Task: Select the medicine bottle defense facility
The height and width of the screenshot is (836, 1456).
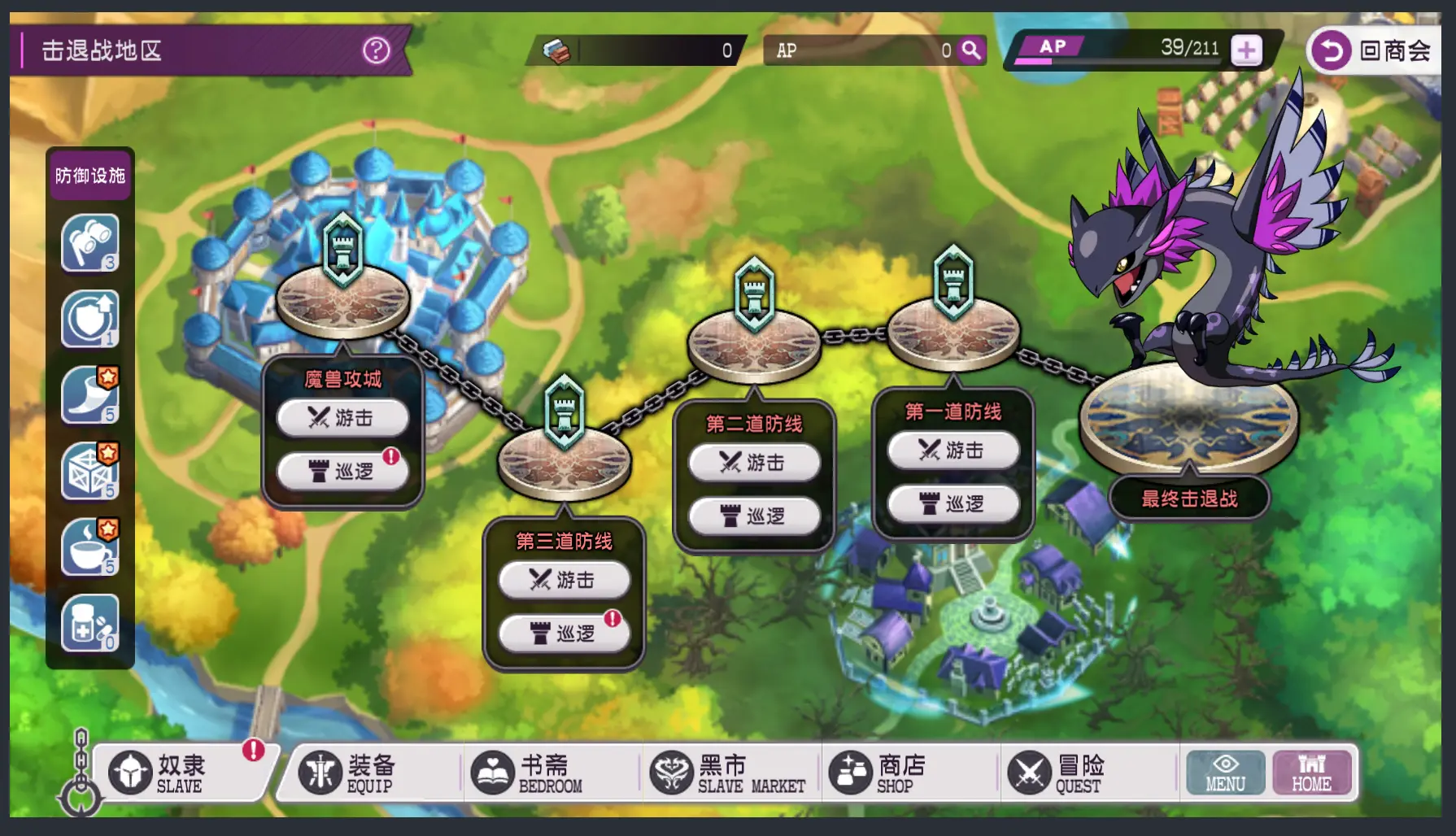Action: point(89,623)
